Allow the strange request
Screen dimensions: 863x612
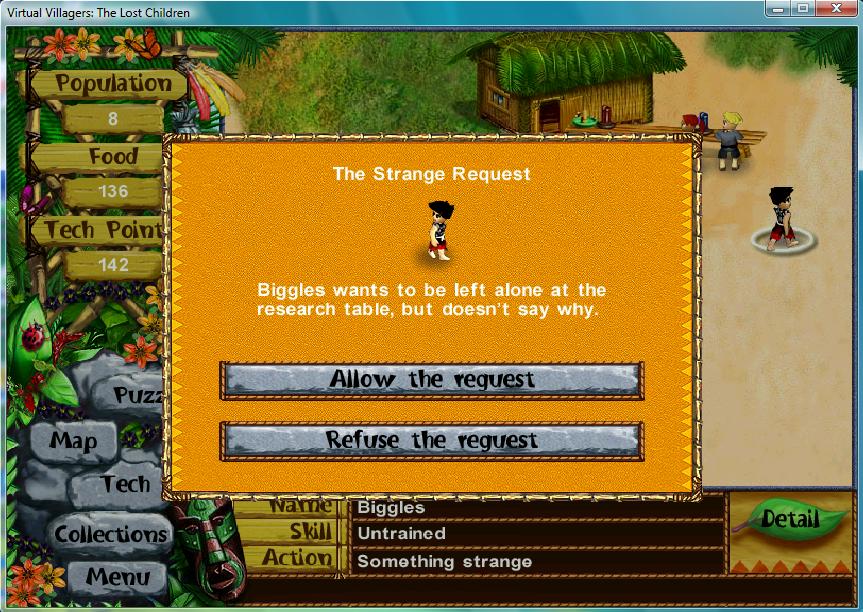pos(431,380)
